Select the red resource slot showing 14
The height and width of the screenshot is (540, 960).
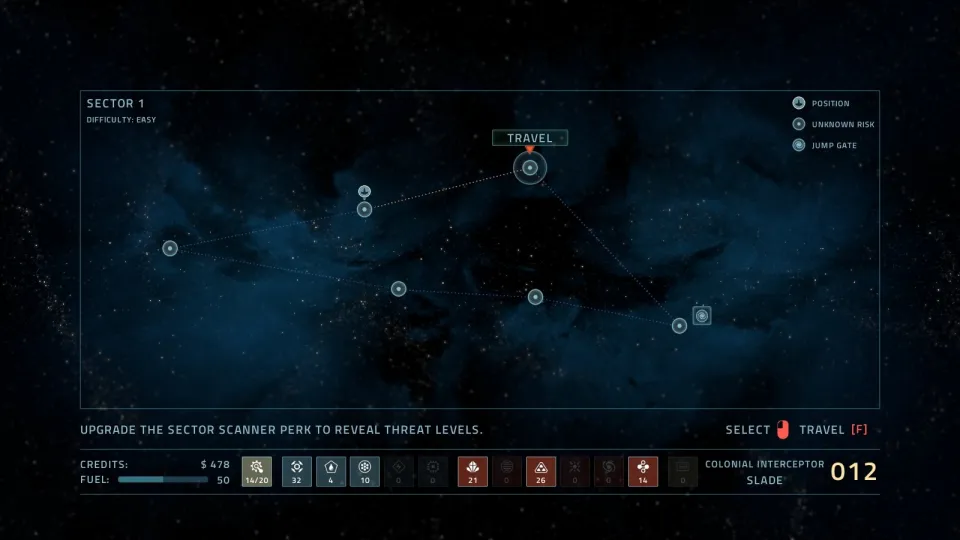642,471
